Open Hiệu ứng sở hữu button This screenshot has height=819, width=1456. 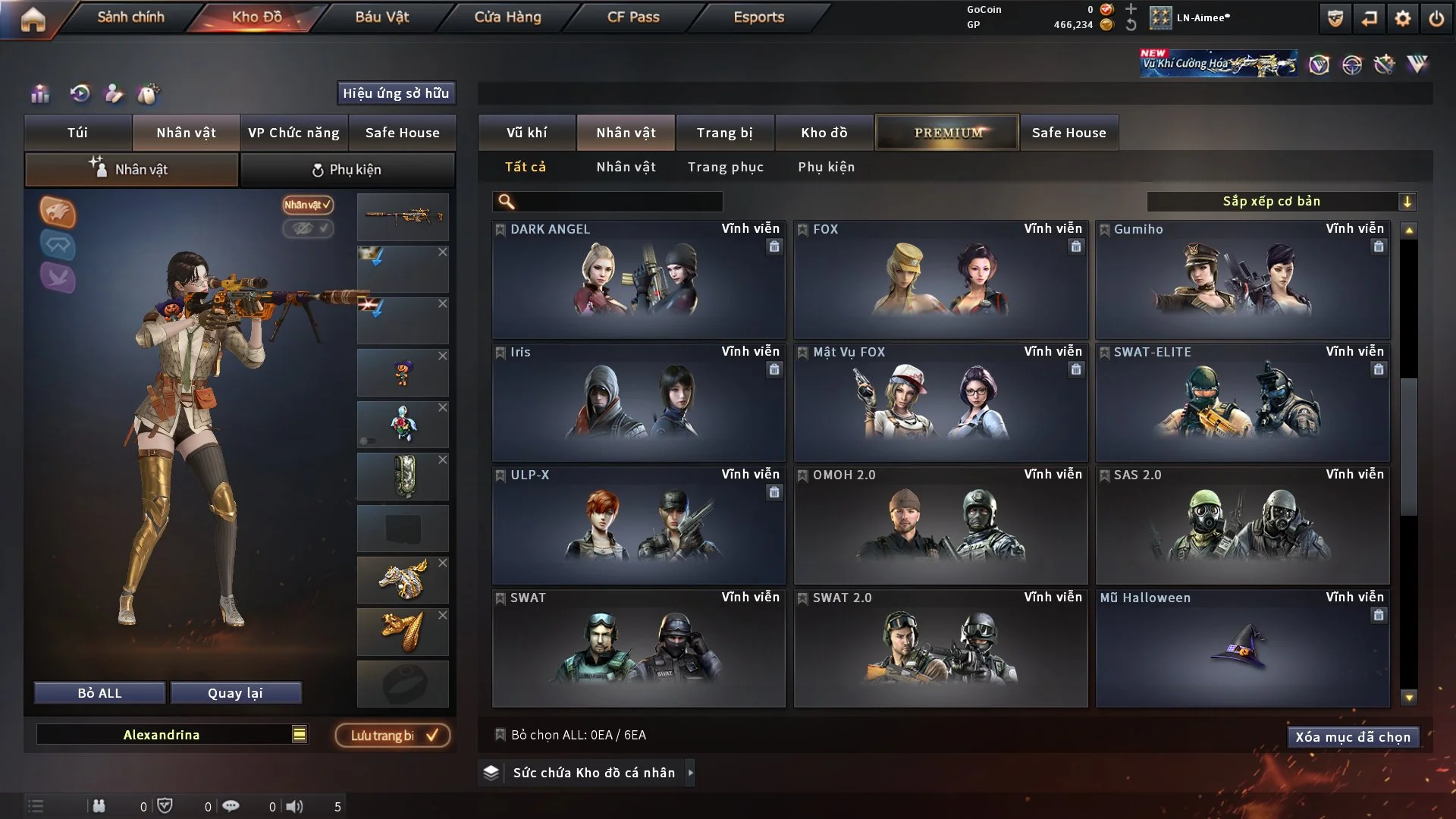pyautogui.click(x=396, y=93)
